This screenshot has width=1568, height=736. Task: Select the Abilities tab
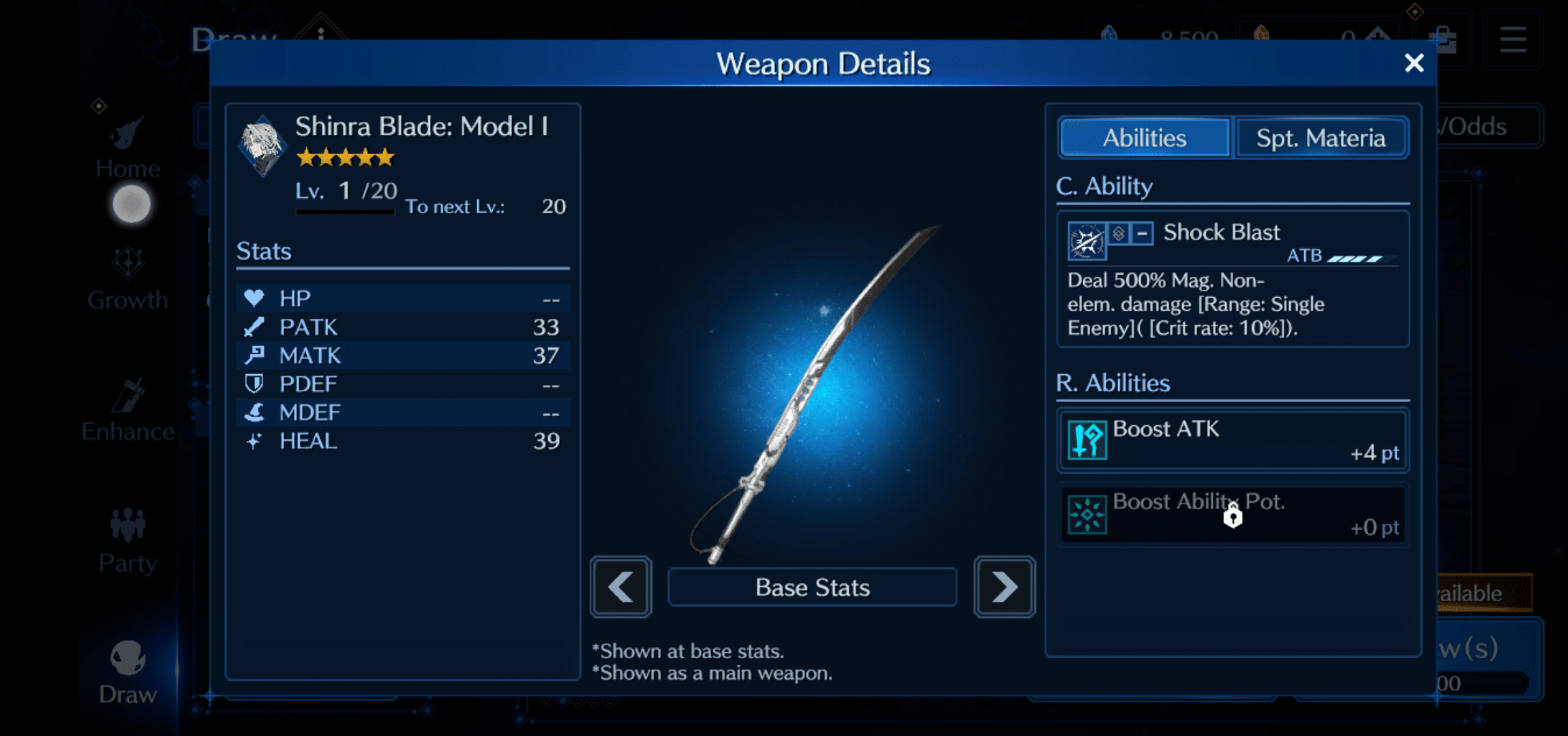click(x=1144, y=137)
